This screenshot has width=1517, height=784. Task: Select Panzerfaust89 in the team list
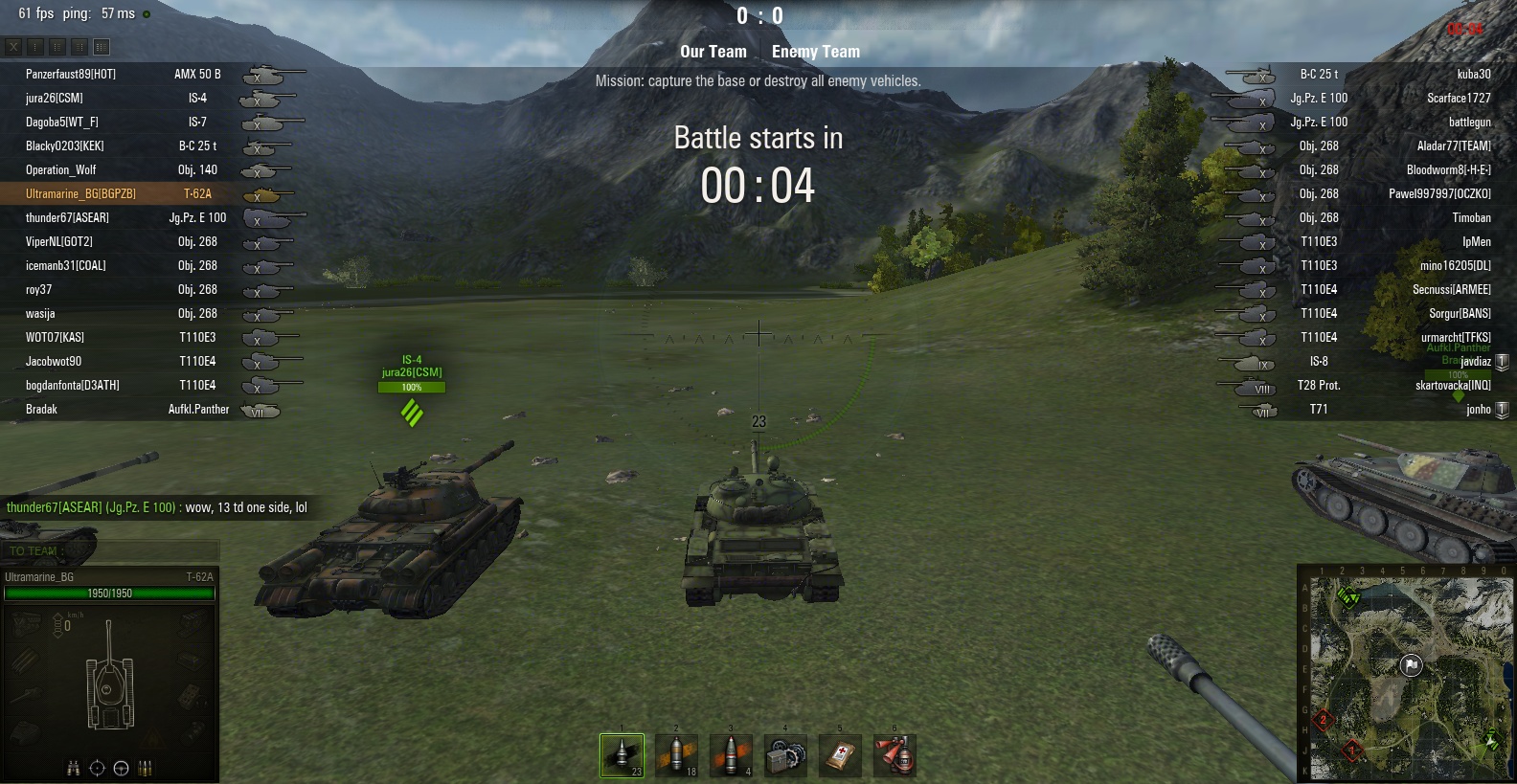(x=70, y=74)
